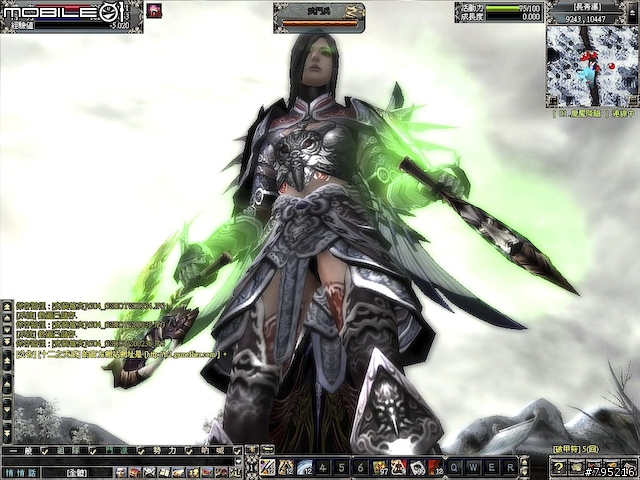Viewport: 640px width, 480px height.
Task: Click the question mark help button
Action: click(x=559, y=468)
